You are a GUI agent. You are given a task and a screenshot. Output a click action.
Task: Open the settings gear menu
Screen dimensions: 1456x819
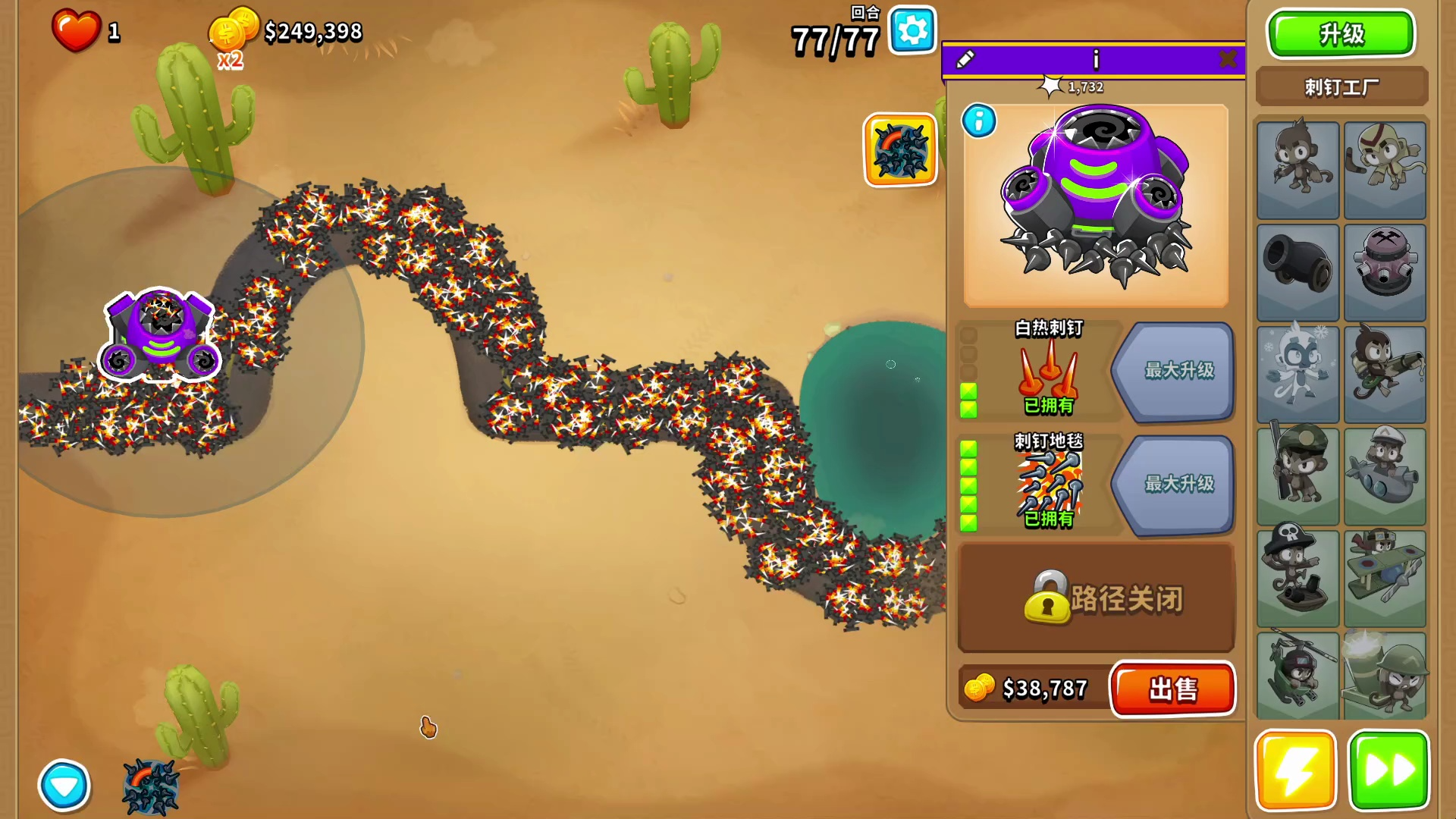pyautogui.click(x=912, y=31)
